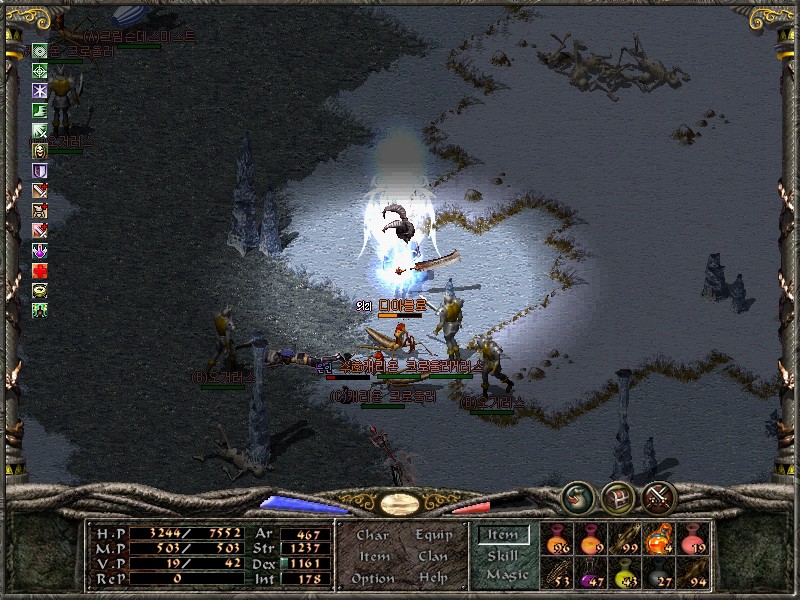
Task: Use the potion stack showing 96
Action: click(558, 540)
